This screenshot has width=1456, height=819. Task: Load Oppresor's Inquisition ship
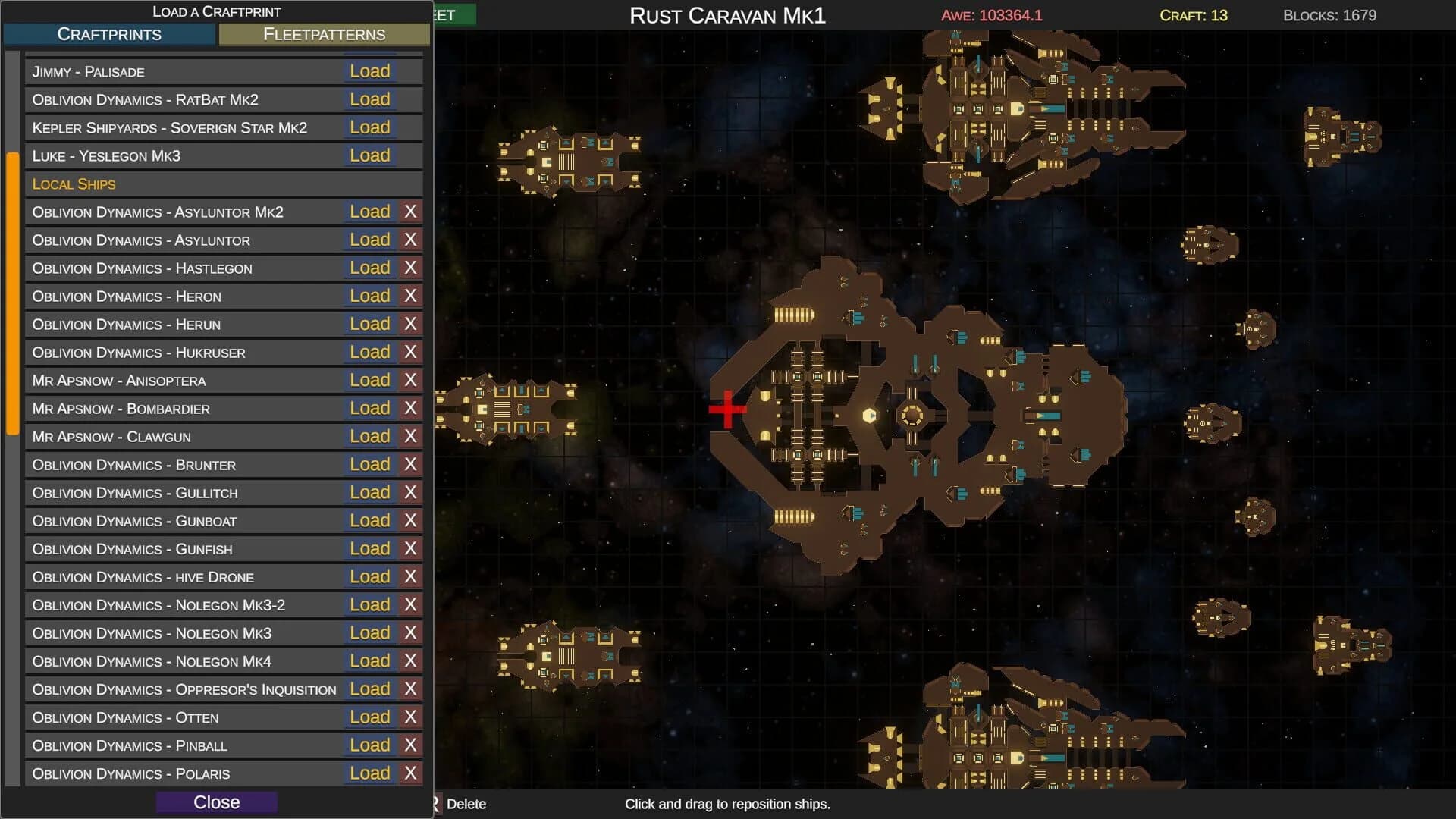point(370,689)
